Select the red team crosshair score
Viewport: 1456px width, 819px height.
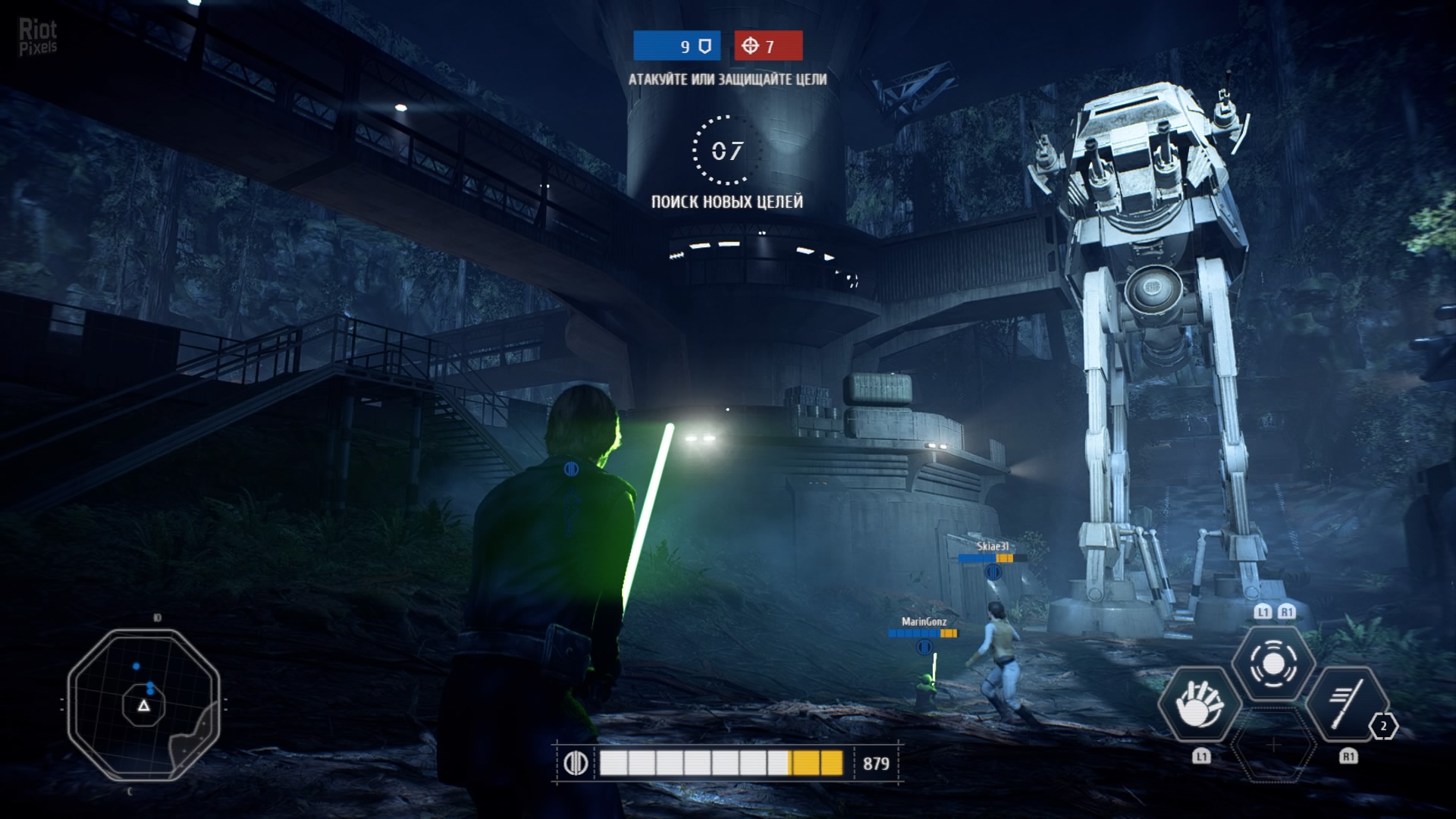[x=767, y=46]
